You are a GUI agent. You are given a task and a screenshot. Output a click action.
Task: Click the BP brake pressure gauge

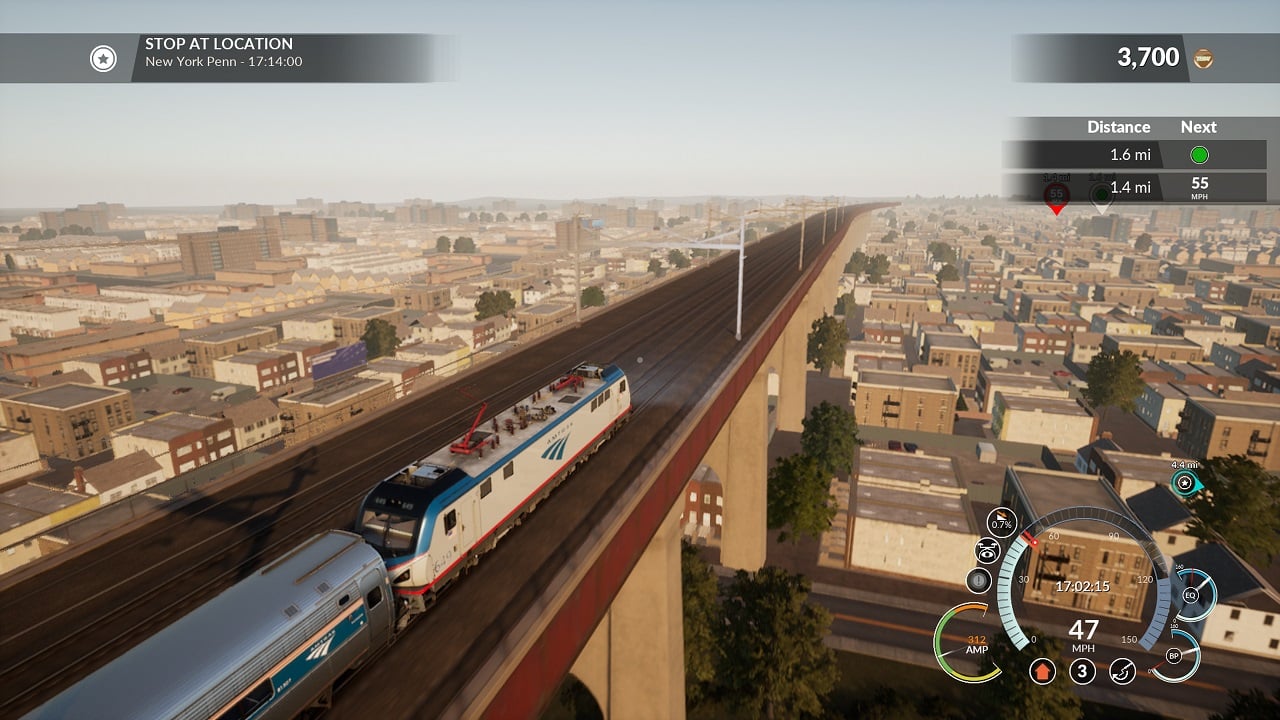(x=1175, y=656)
